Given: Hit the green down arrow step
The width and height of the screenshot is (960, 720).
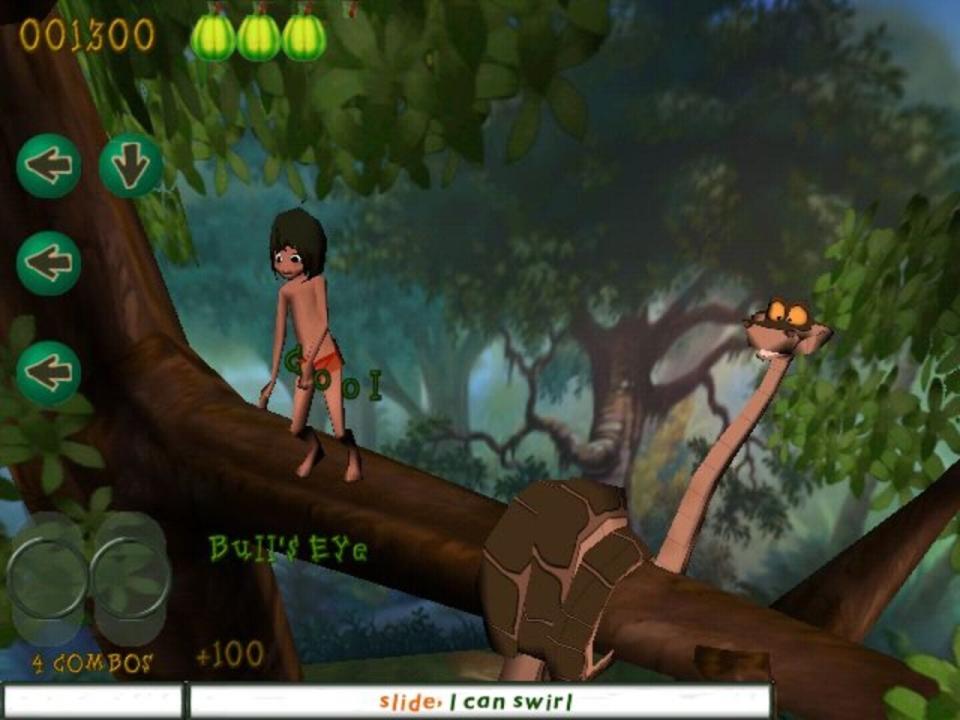Looking at the screenshot, I should [x=131, y=166].
